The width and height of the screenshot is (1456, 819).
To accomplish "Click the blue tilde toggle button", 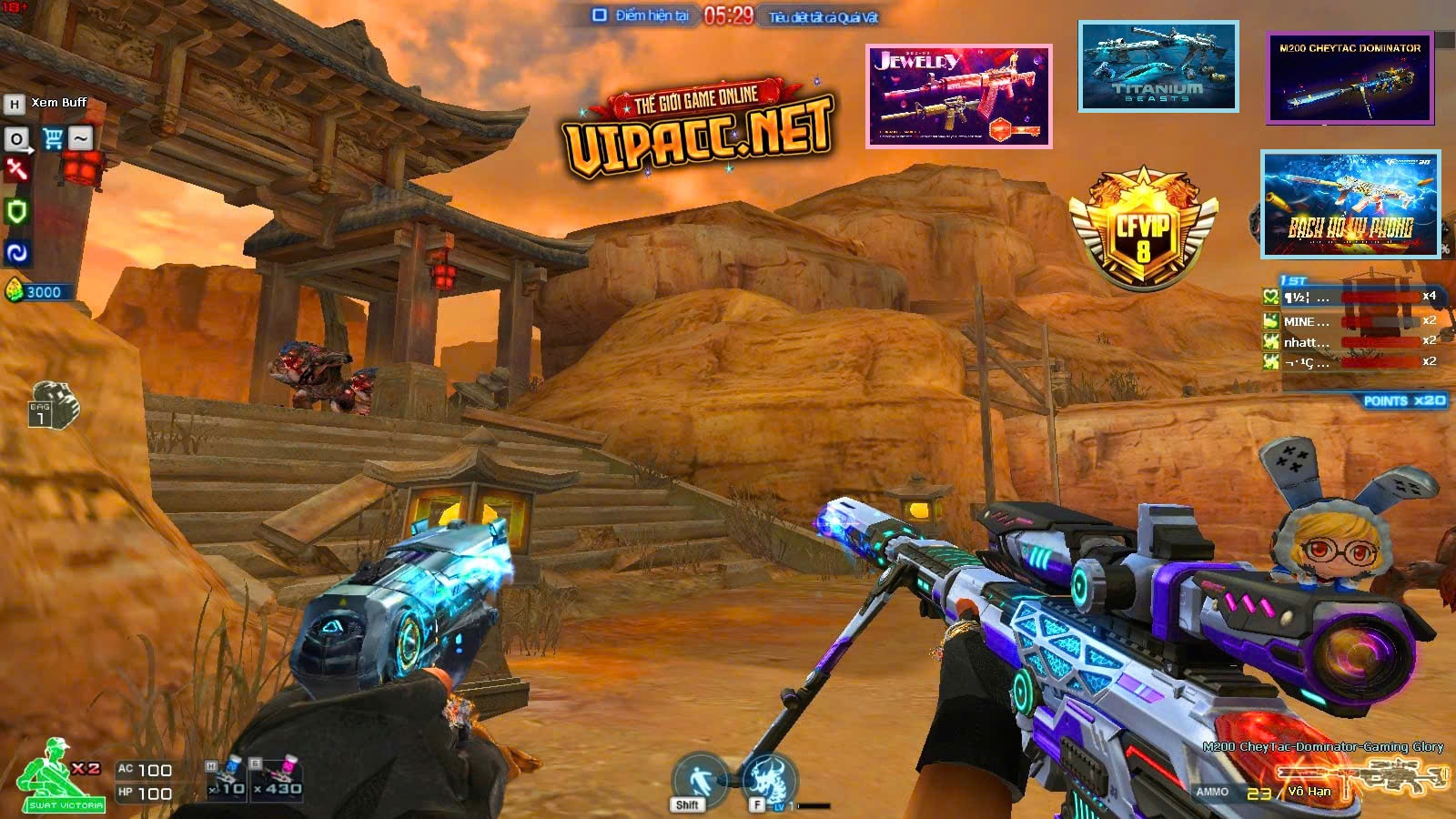I will click(81, 138).
